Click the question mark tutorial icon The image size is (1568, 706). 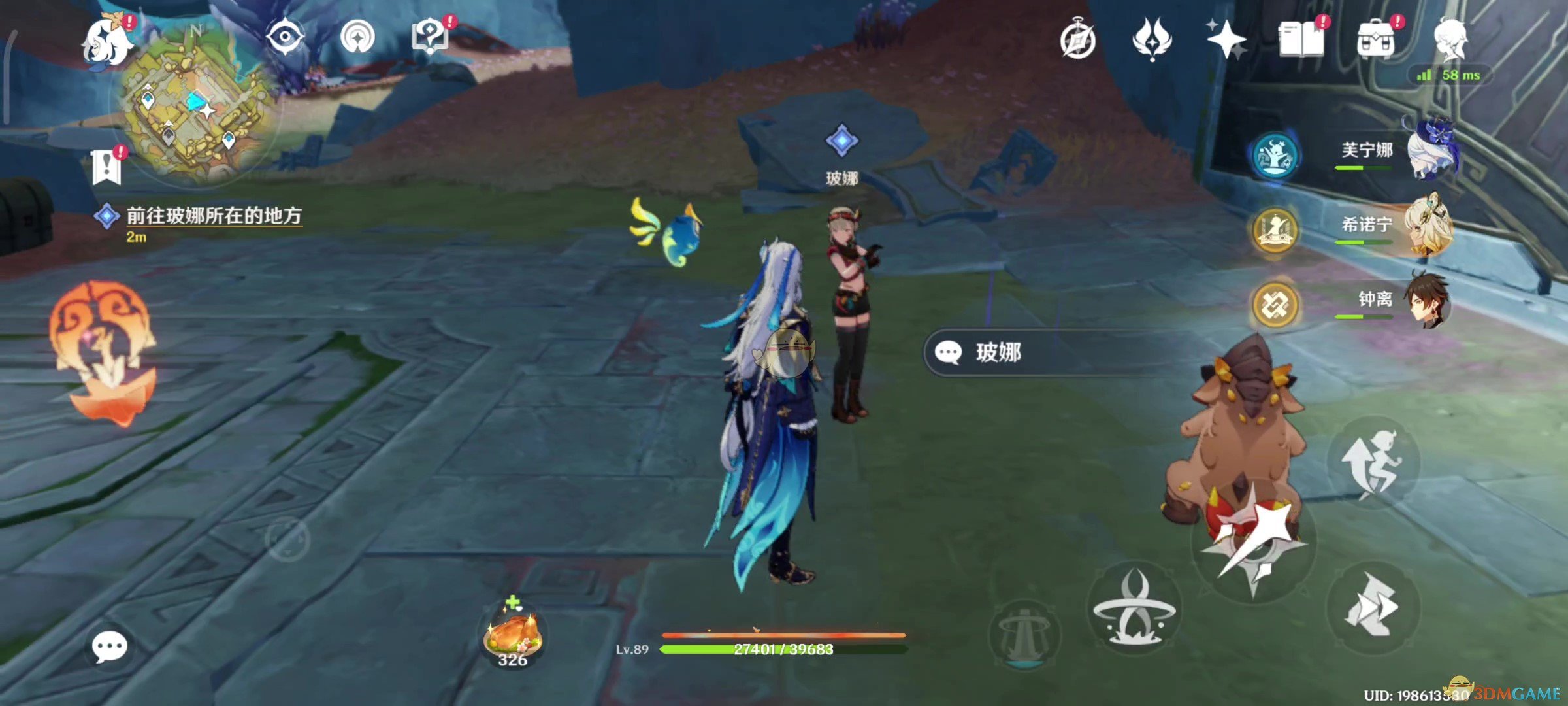coord(429,36)
